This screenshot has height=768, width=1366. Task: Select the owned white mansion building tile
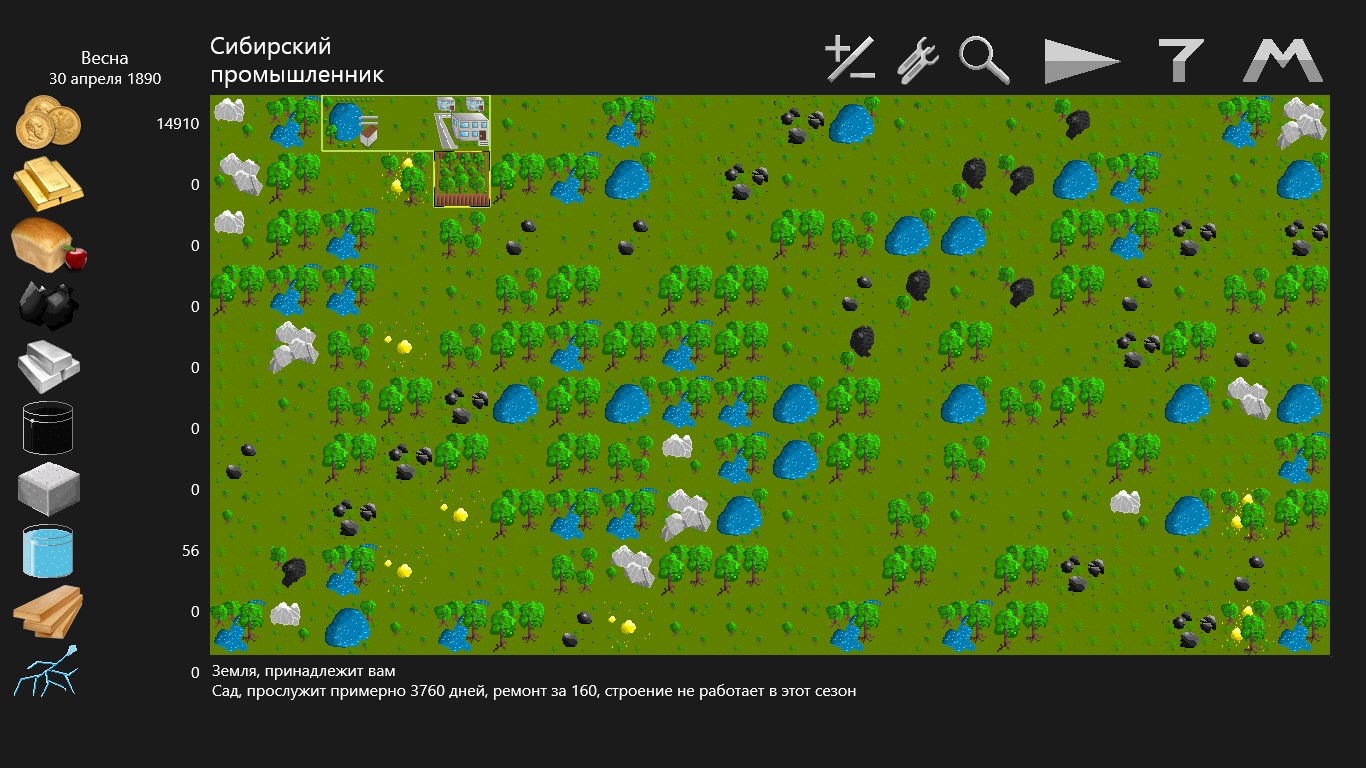pos(462,123)
